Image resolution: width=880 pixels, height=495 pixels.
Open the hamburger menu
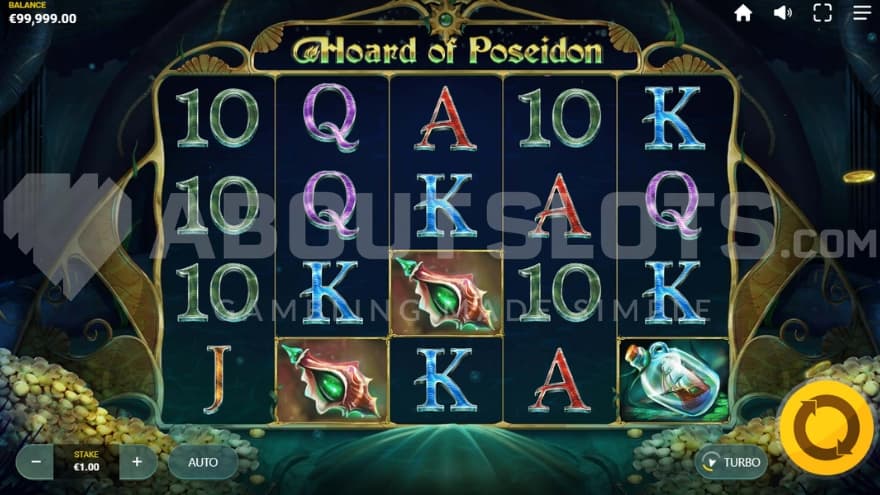(x=861, y=13)
